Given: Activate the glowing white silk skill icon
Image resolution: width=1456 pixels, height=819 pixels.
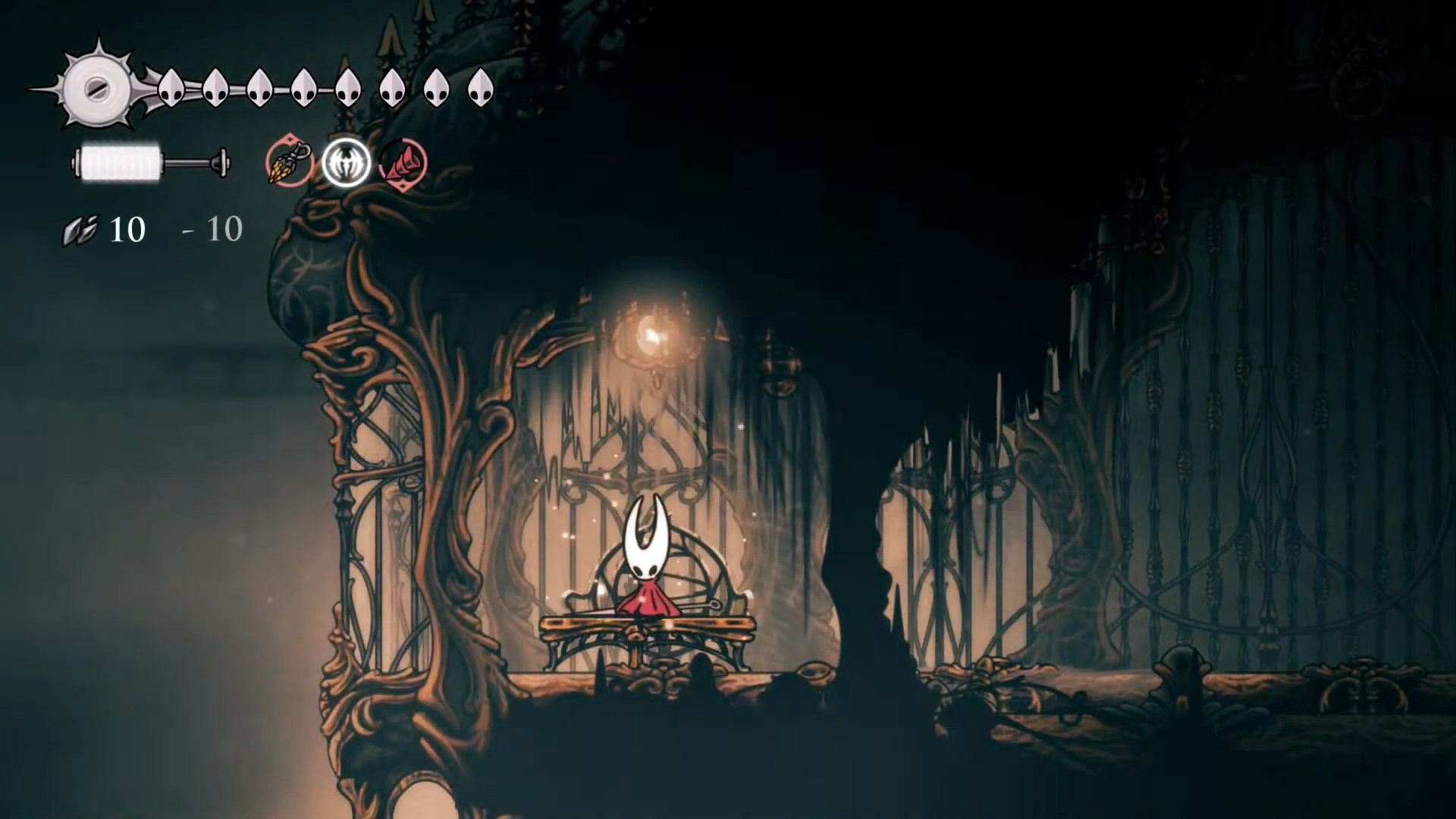Looking at the screenshot, I should coord(347,163).
